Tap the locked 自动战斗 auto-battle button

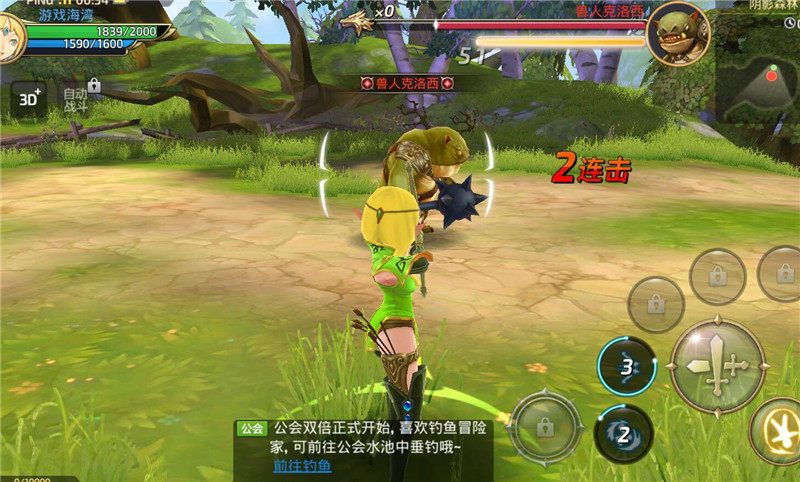pyautogui.click(x=77, y=96)
